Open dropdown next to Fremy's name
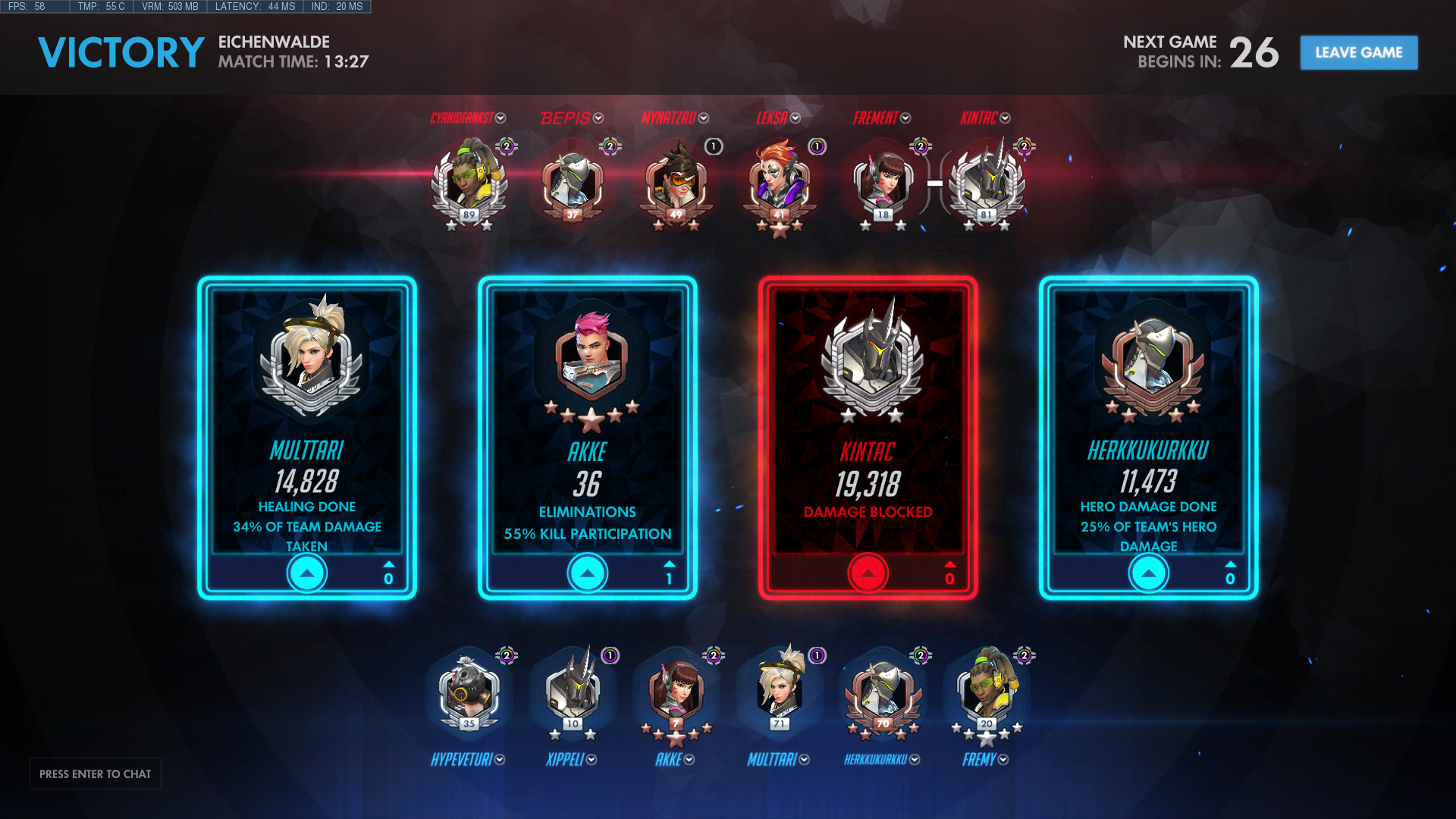 point(1003,760)
